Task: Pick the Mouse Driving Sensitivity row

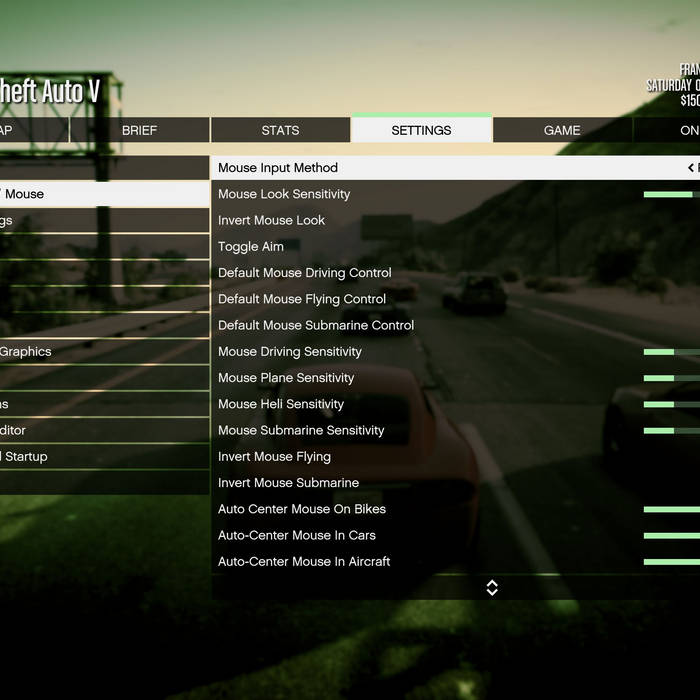Action: pyautogui.click(x=290, y=352)
